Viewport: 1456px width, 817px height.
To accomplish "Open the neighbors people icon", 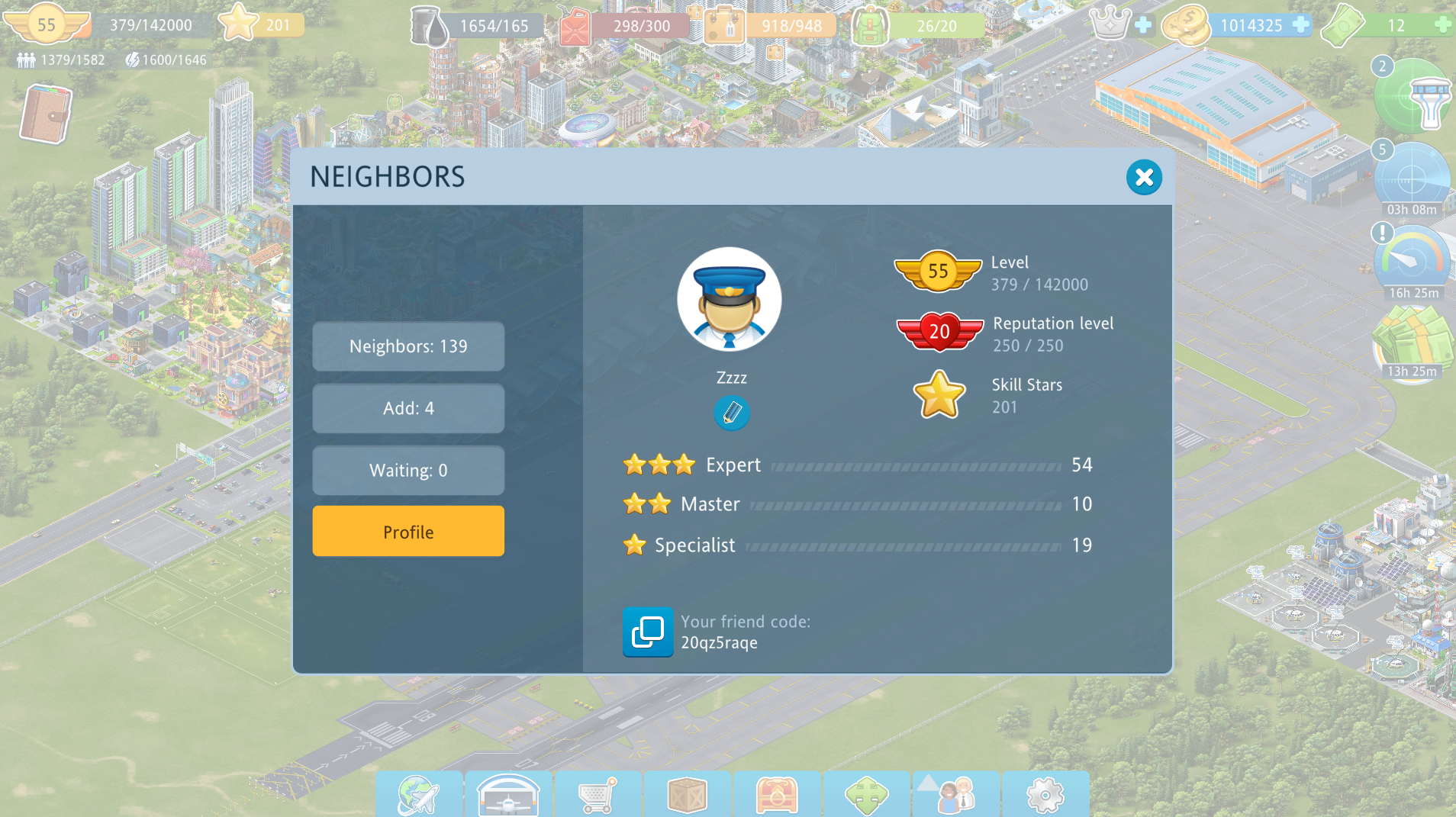I will click(956, 795).
